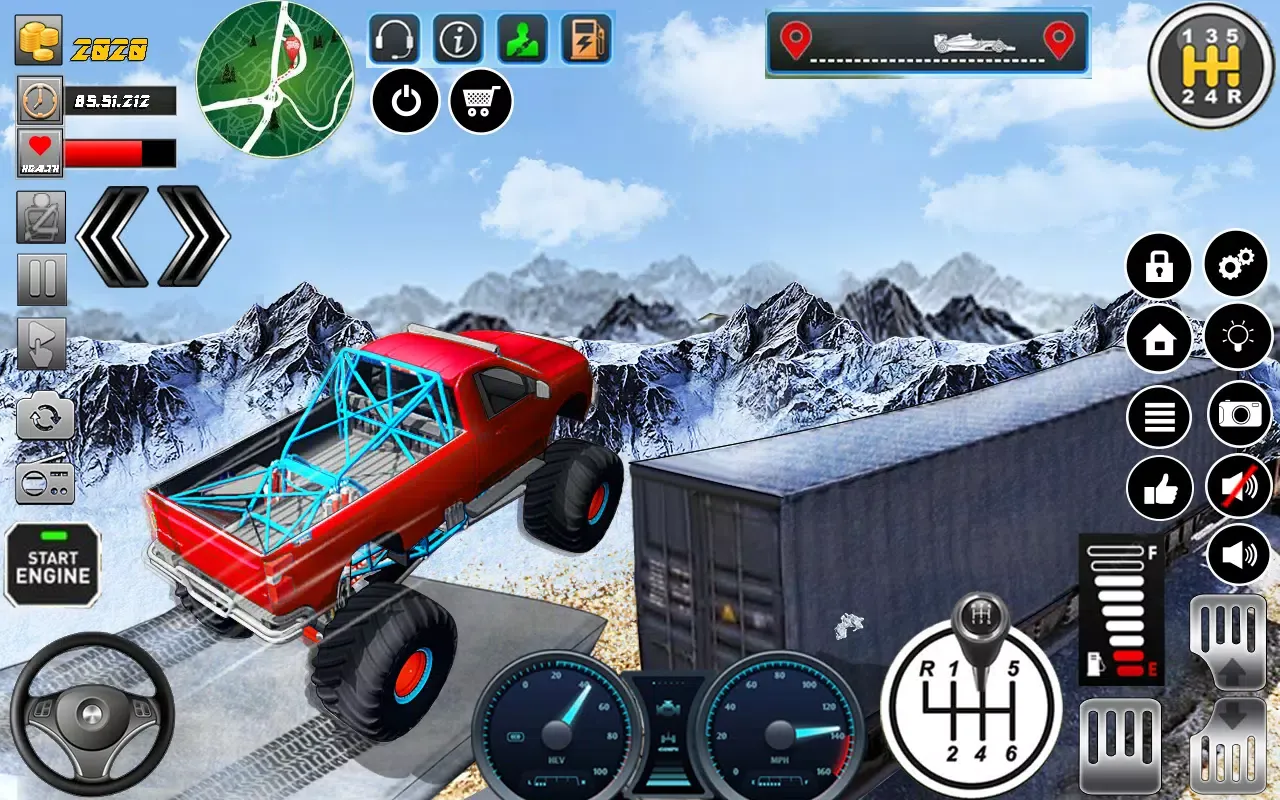This screenshot has width=1280, height=800.
Task: Open the gear settings menu
Action: [x=1238, y=264]
